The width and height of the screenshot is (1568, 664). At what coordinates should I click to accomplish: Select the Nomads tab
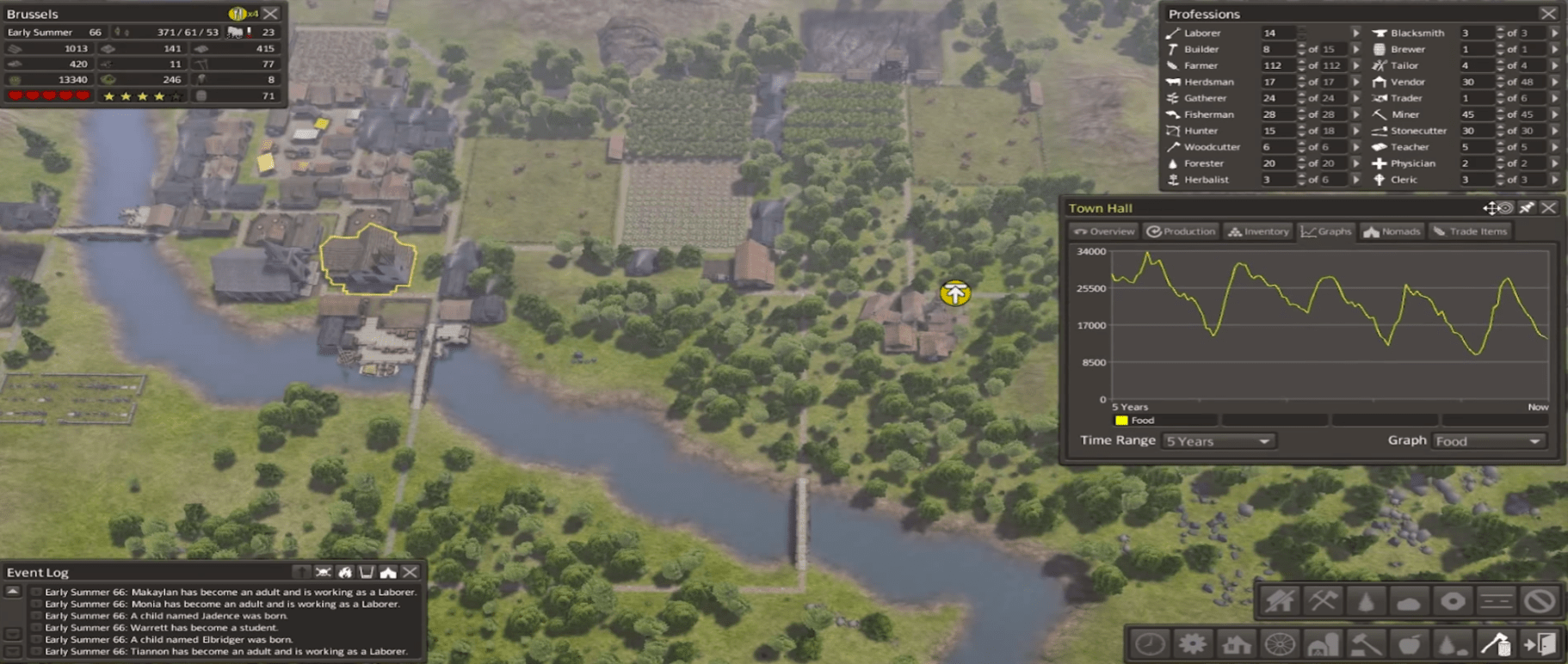[x=1392, y=231]
